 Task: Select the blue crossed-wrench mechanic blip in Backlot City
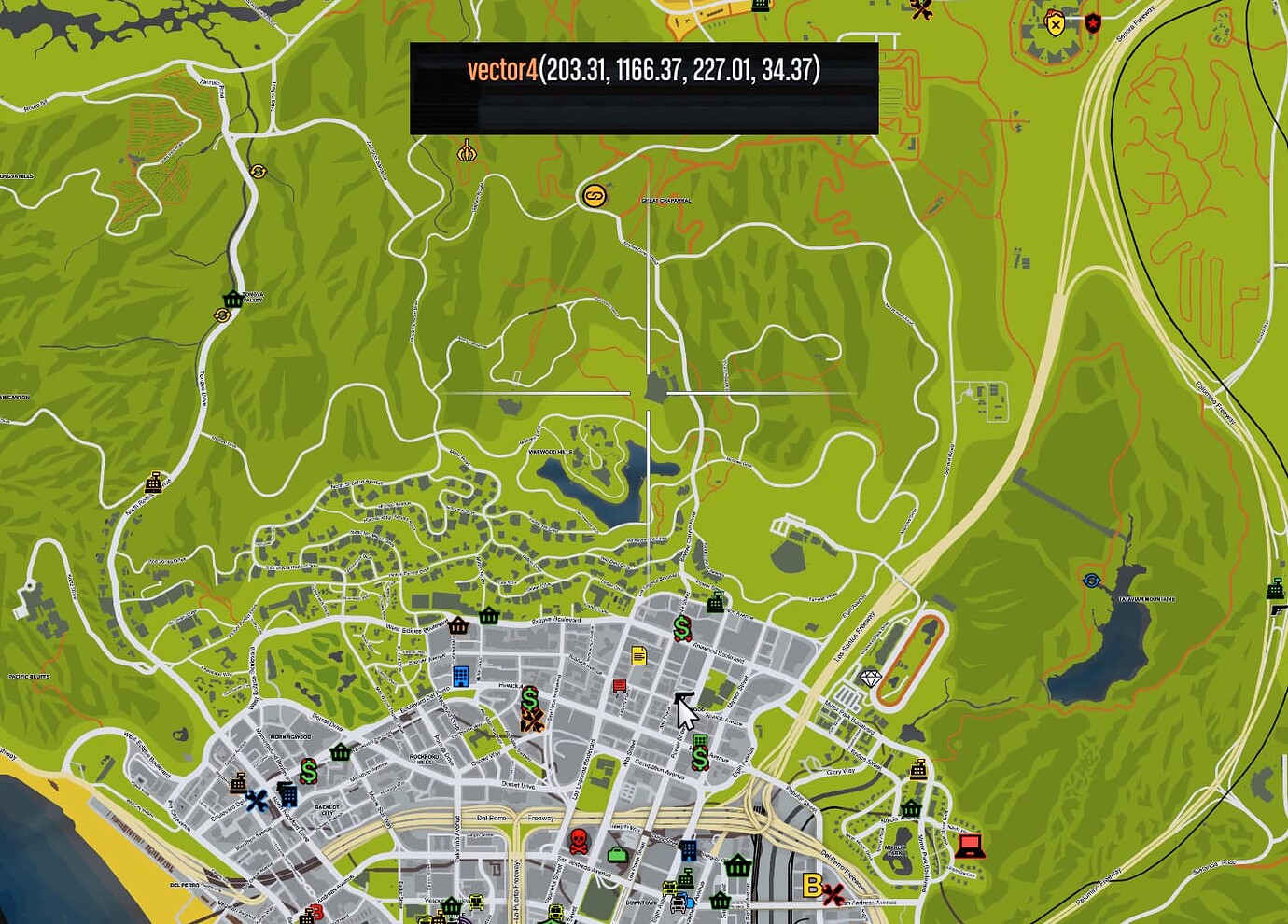257,799
